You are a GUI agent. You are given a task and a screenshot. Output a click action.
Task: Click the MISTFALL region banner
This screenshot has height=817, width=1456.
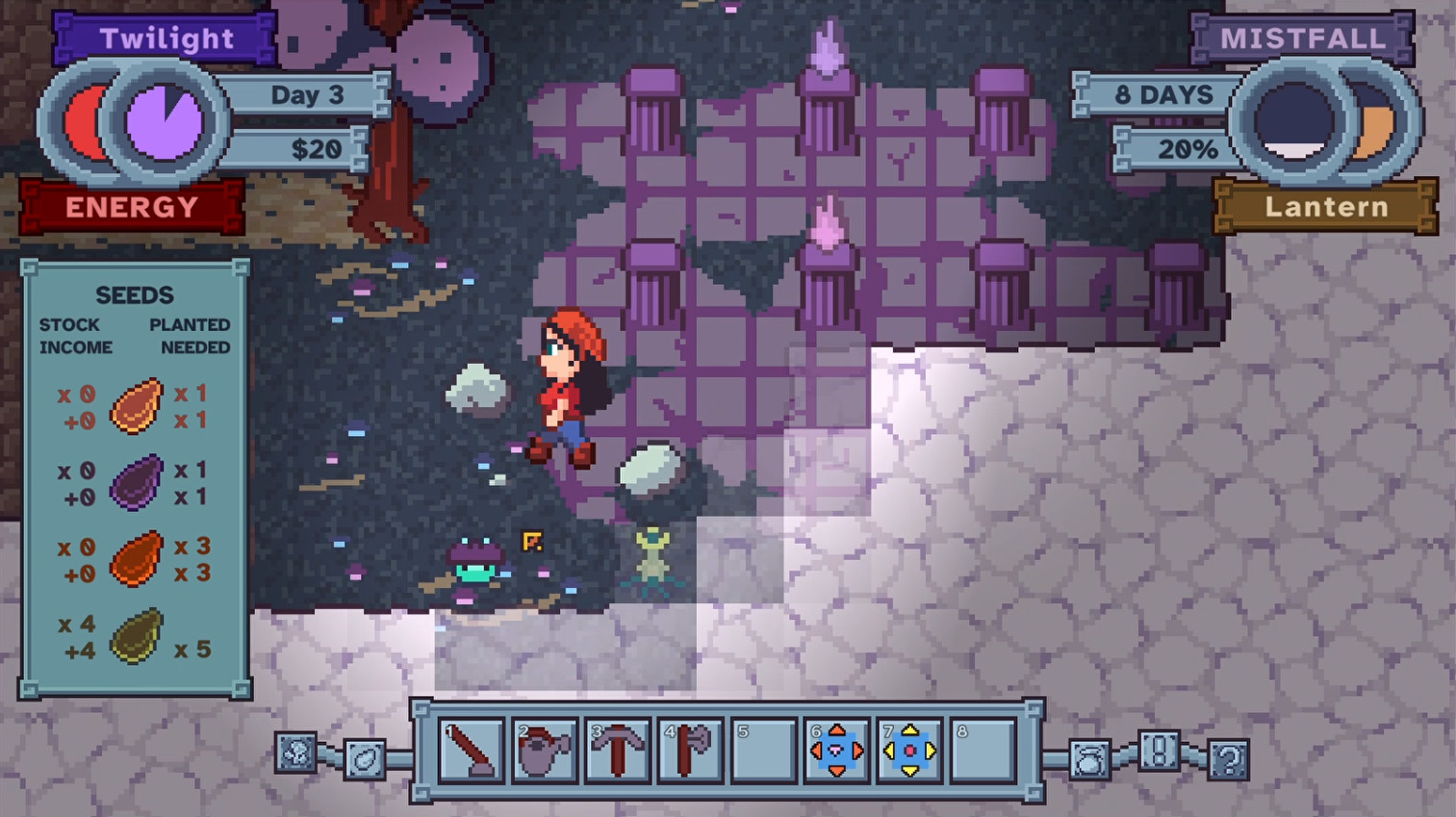[1306, 38]
